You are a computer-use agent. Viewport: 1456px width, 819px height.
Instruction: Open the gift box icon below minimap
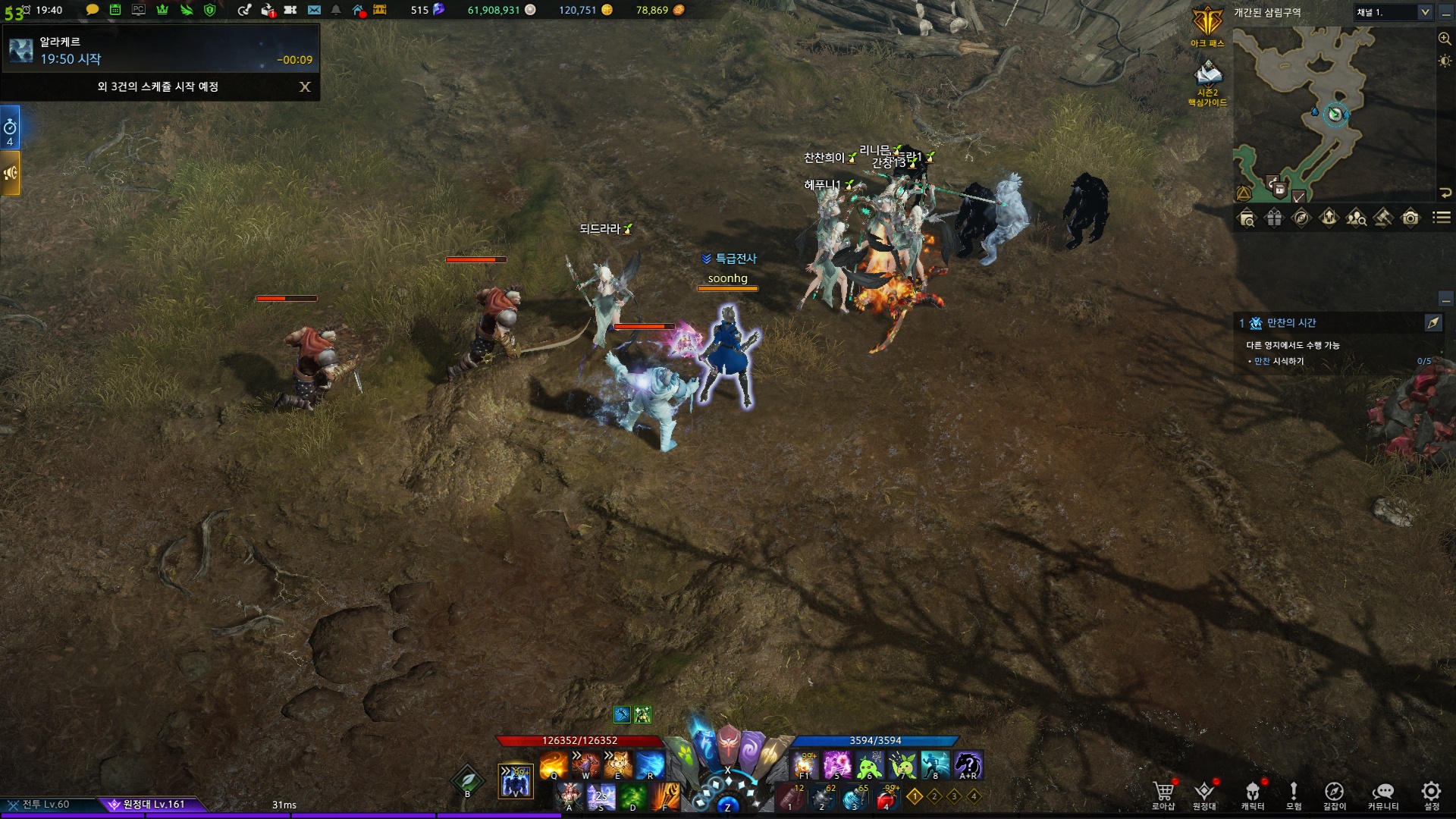pyautogui.click(x=1274, y=218)
